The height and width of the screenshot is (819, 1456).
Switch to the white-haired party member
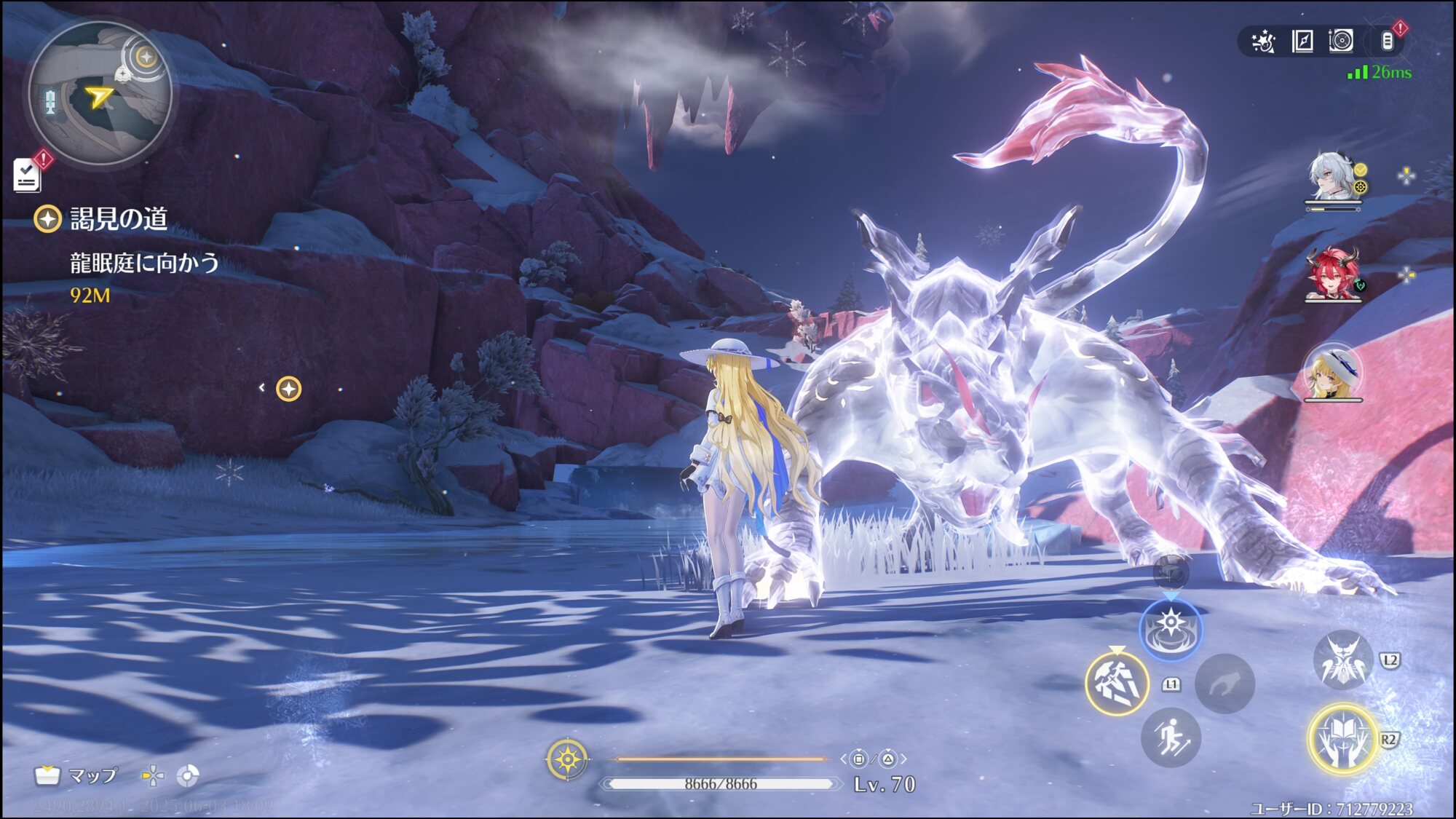[x=1332, y=178]
